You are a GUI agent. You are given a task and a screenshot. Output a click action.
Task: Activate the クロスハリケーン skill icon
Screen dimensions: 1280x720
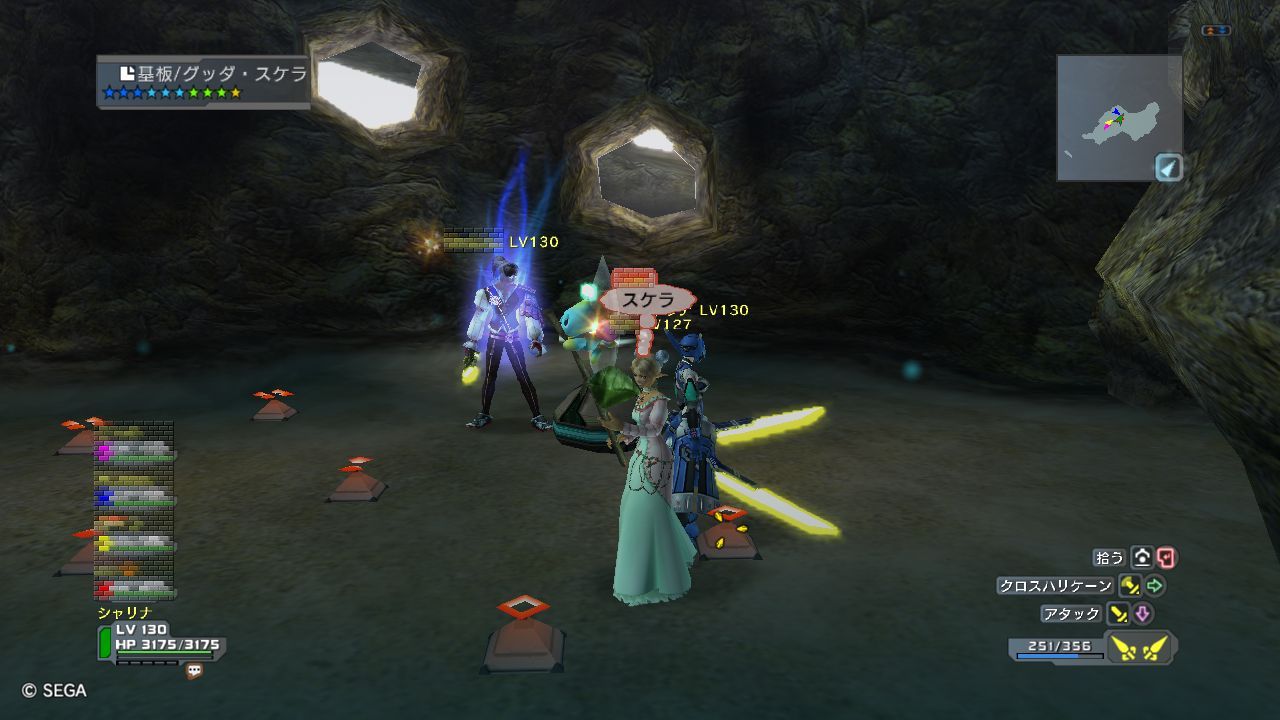1130,586
